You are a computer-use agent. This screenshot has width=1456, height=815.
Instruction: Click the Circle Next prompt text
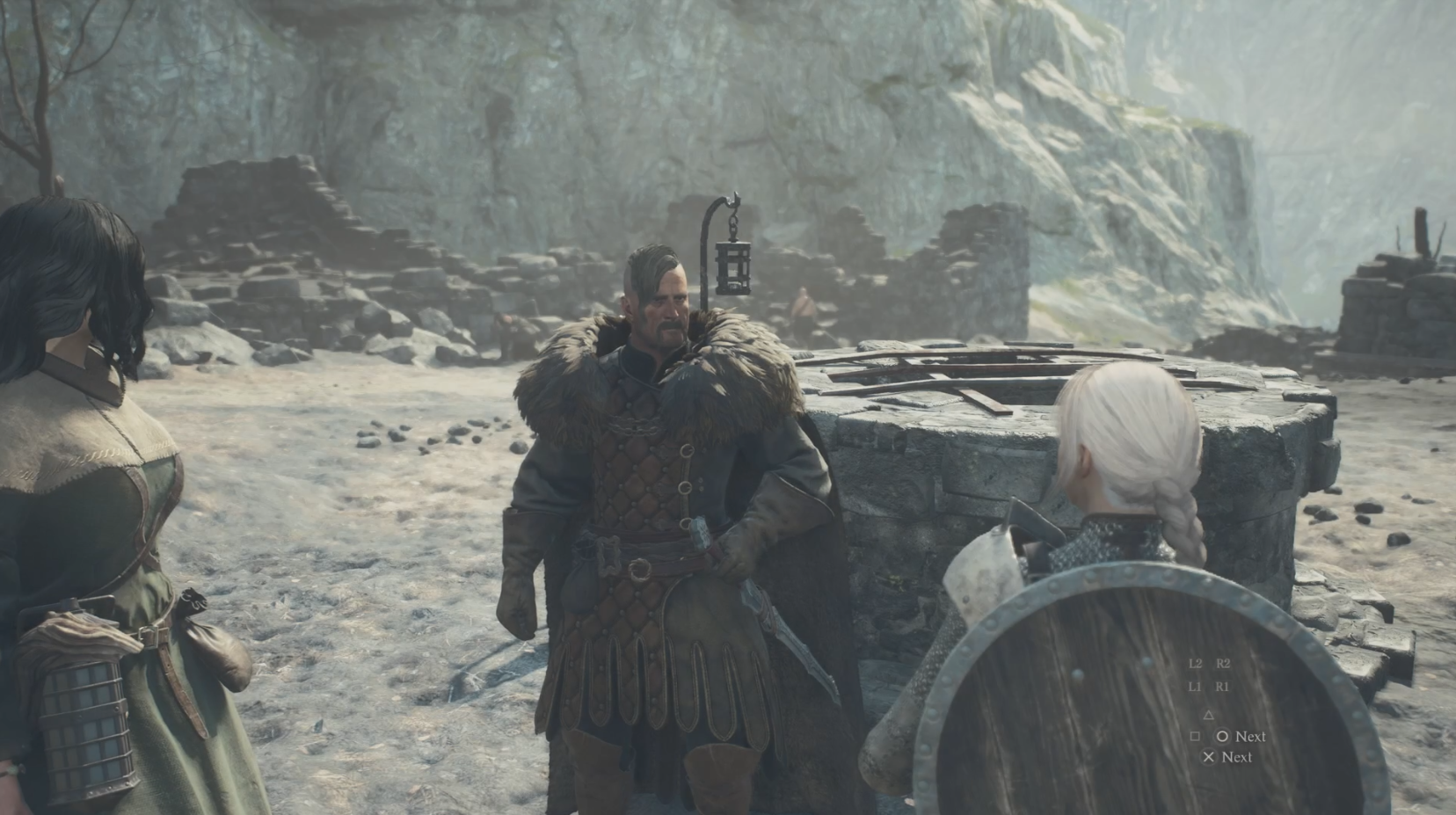[x=1249, y=737]
